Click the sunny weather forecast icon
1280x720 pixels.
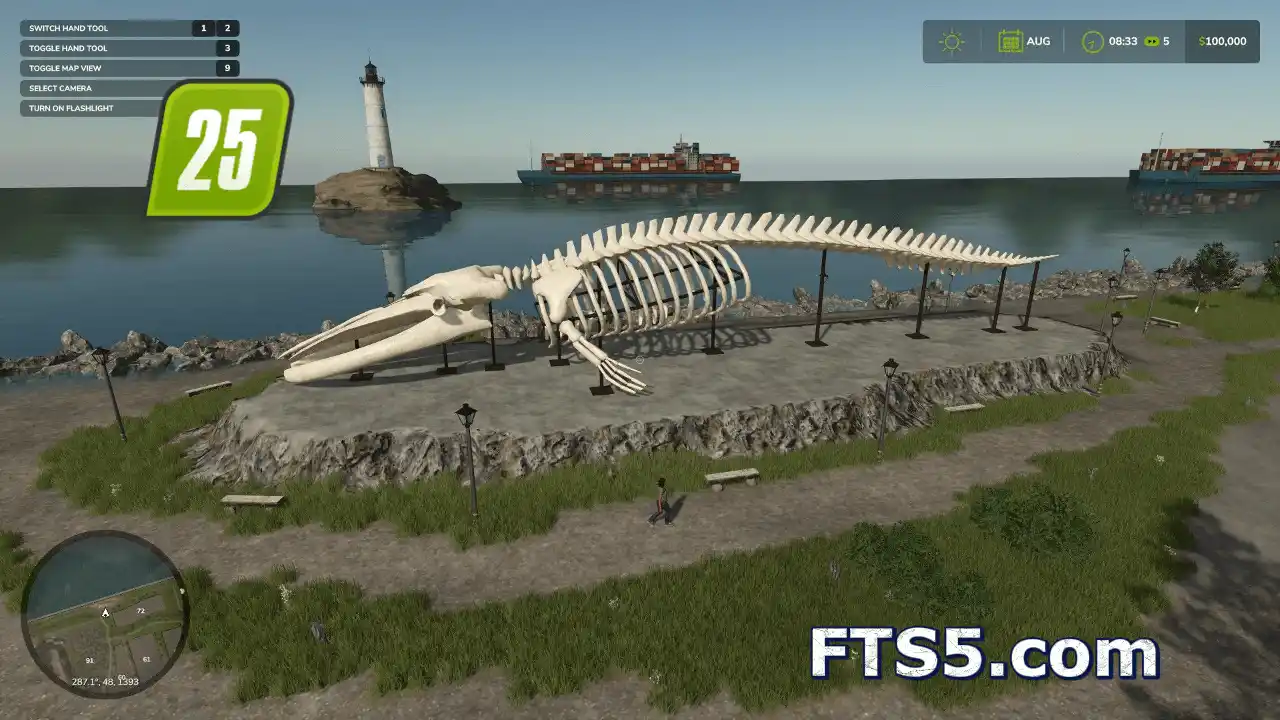click(x=951, y=42)
